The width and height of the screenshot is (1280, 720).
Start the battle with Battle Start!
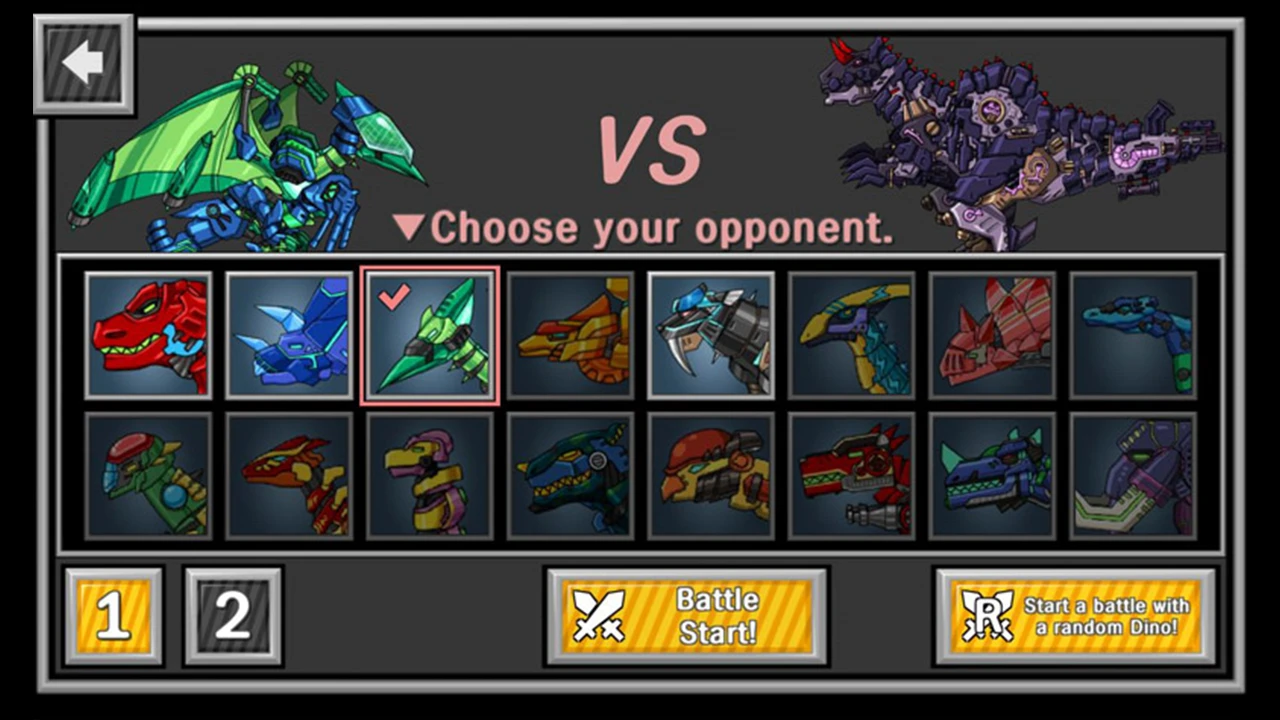(686, 616)
